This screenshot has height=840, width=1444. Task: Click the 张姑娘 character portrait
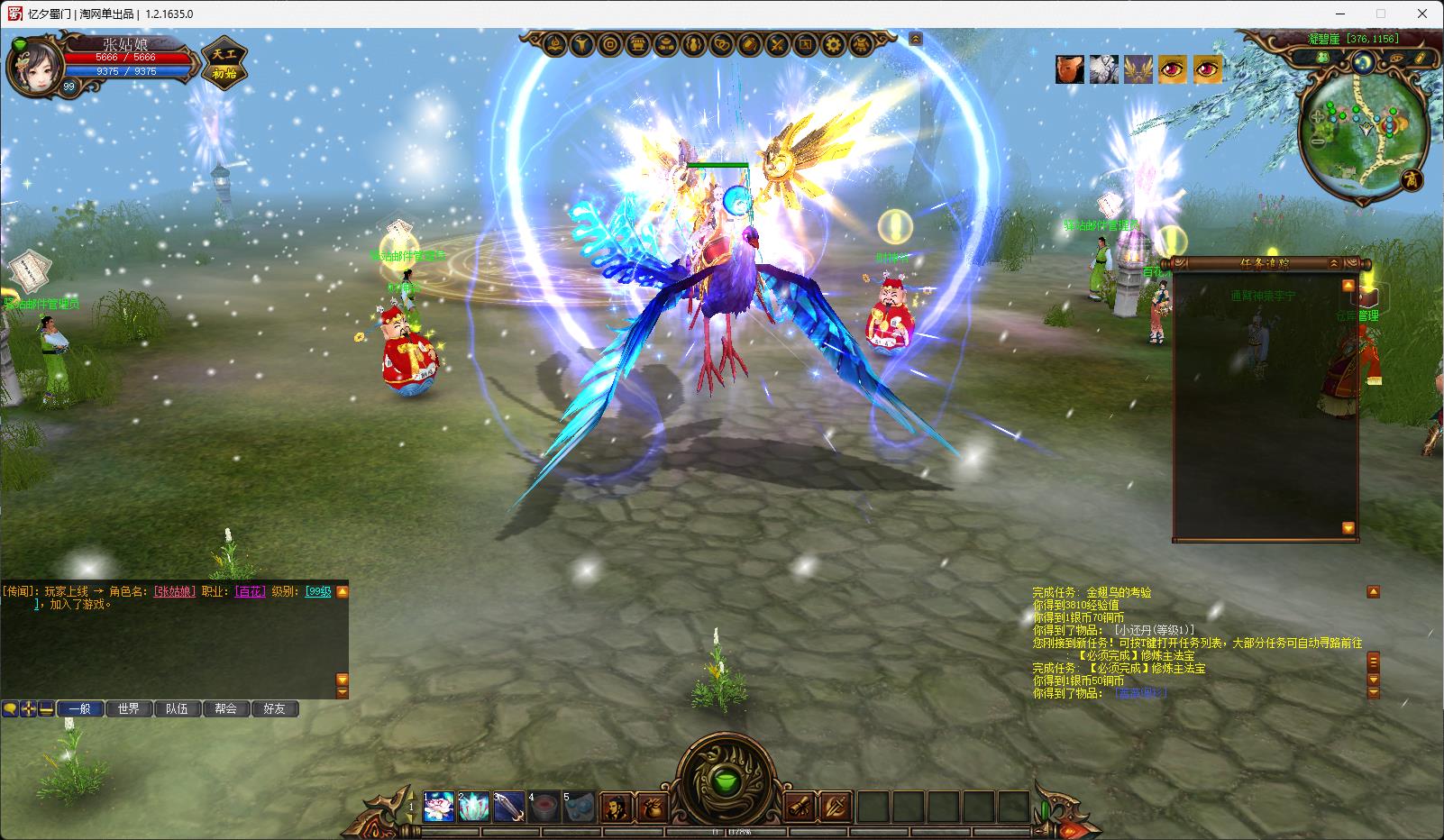[x=34, y=65]
